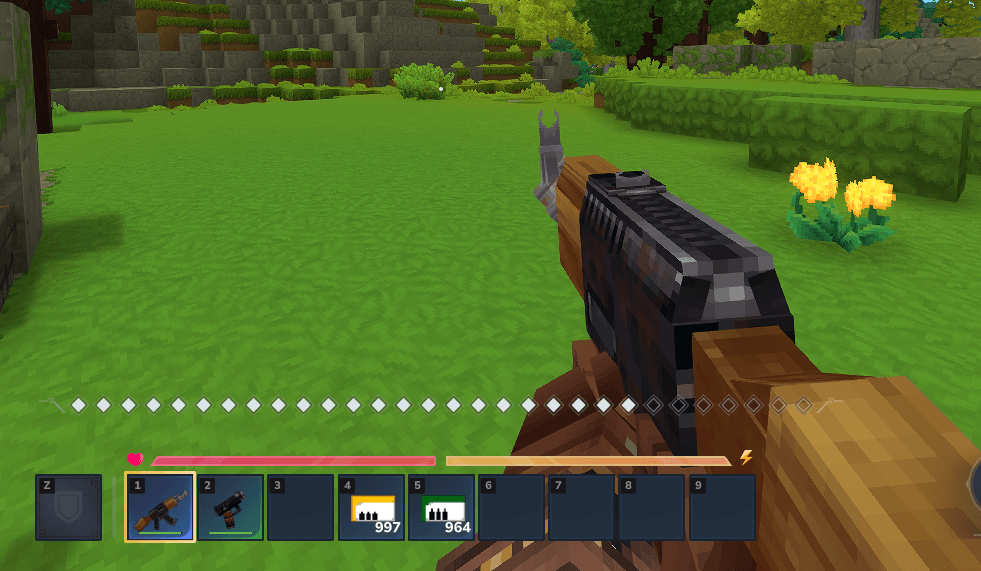Choose the yellow ammo box stack of 997
Viewport: 981px width, 571px height.
click(x=371, y=507)
